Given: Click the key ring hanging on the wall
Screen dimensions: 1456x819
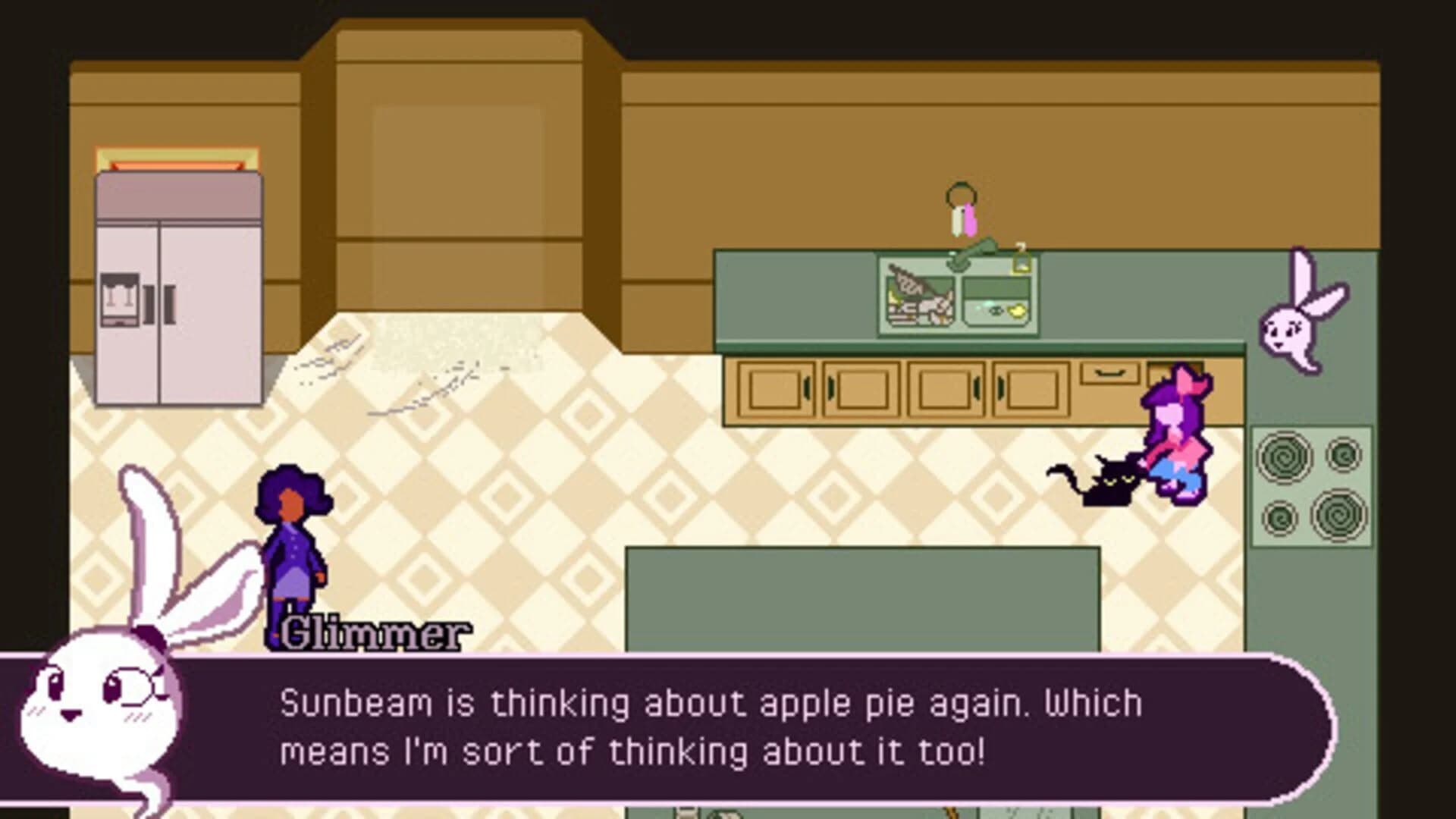Looking at the screenshot, I should [x=962, y=193].
